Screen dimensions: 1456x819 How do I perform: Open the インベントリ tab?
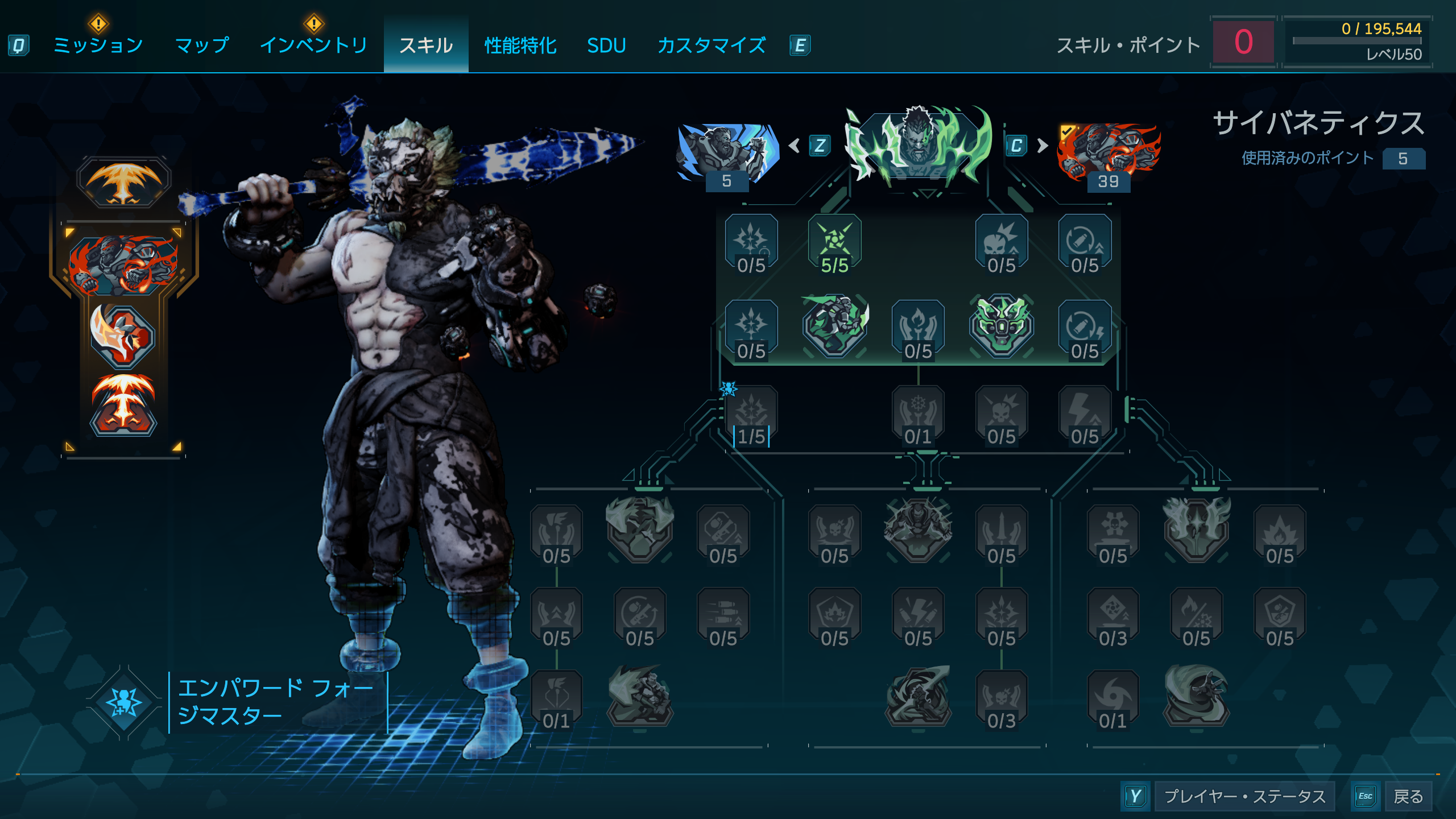tap(313, 45)
